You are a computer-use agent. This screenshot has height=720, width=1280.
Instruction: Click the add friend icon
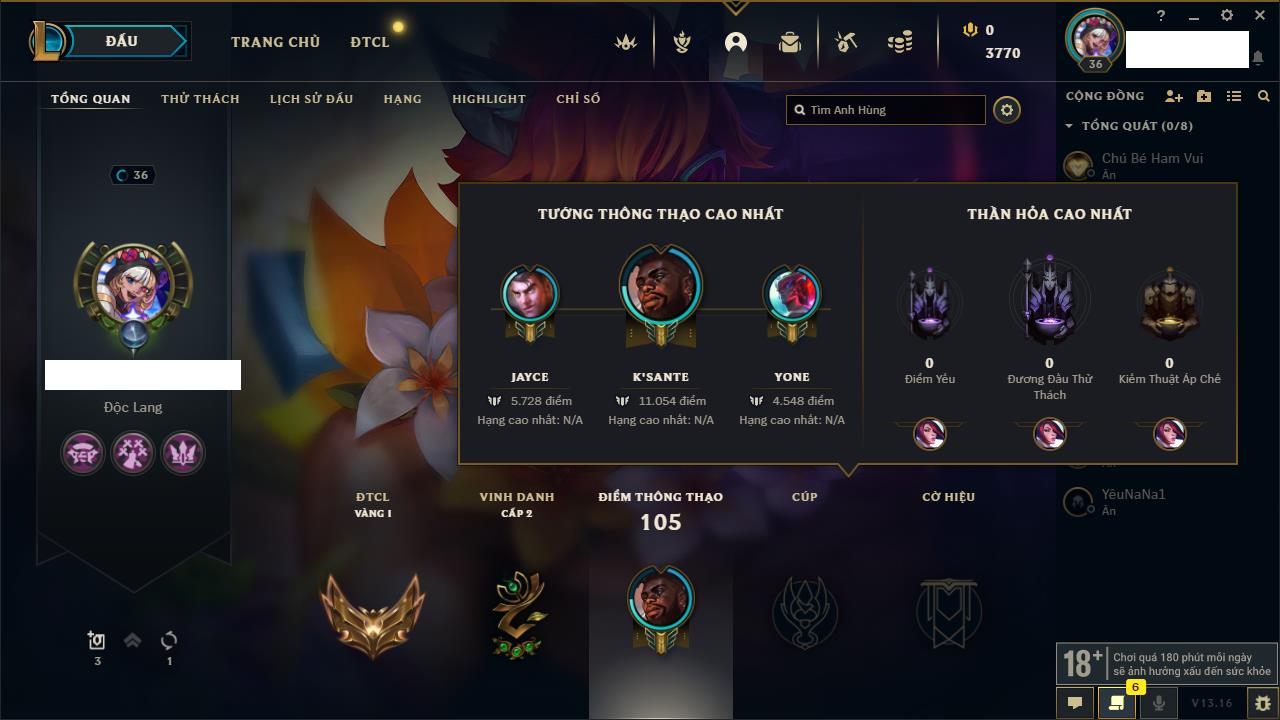pyautogui.click(x=1174, y=96)
